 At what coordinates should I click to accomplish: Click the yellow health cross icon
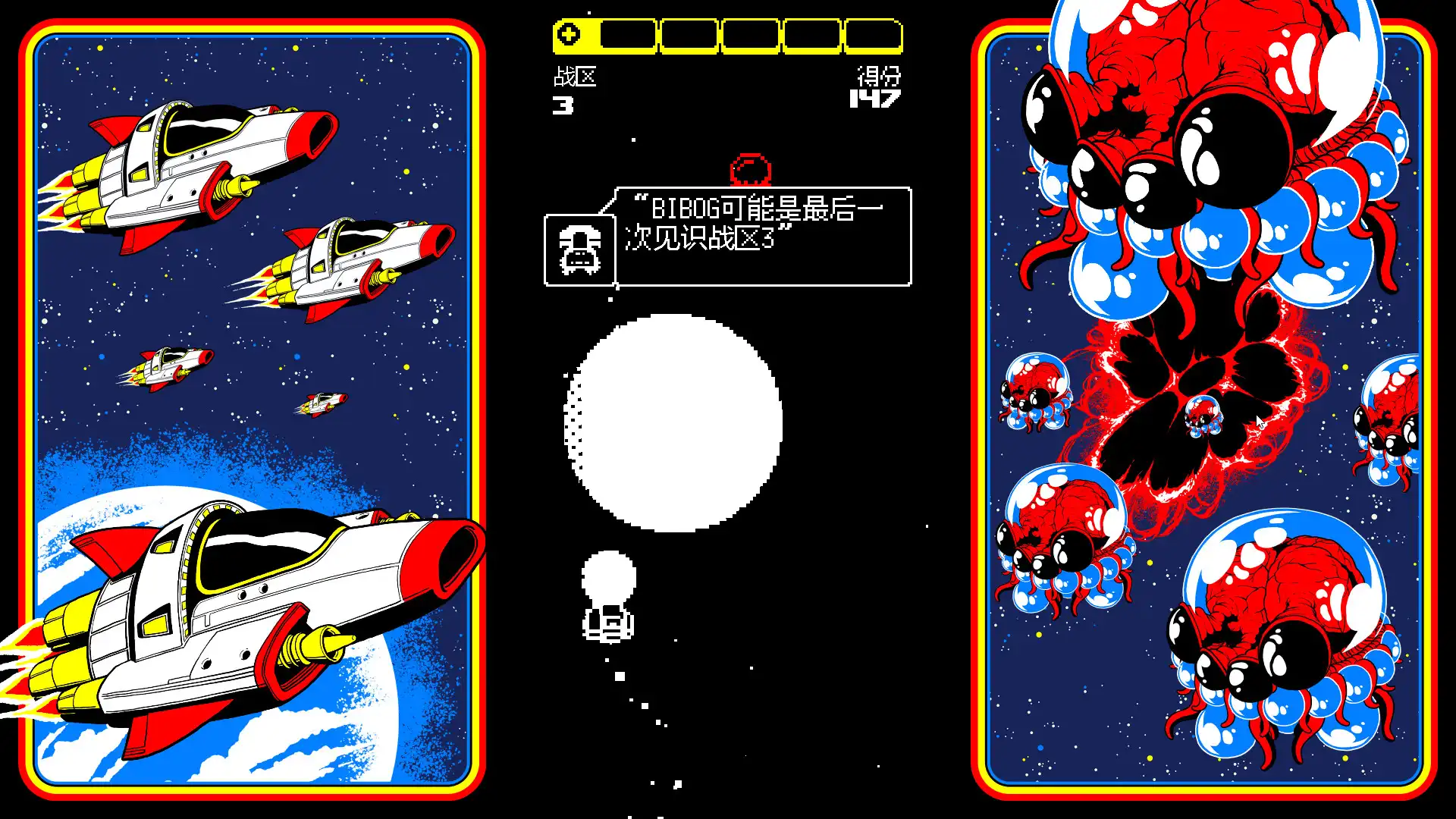coord(570,34)
